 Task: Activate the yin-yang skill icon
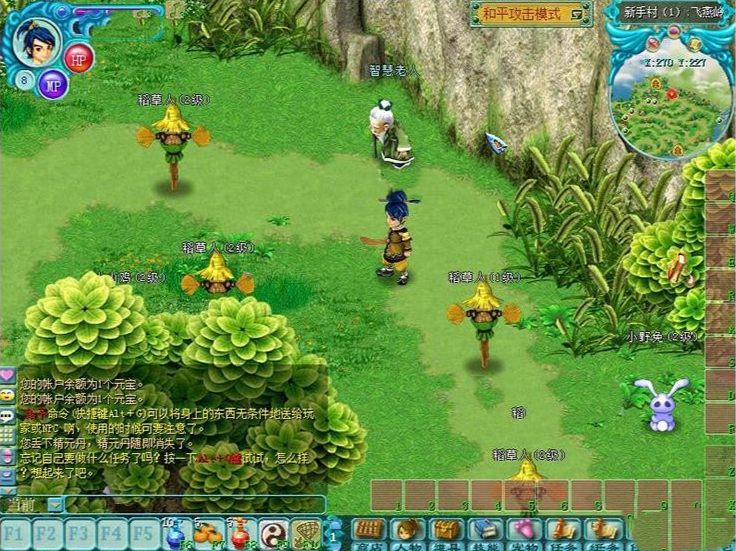(274, 532)
